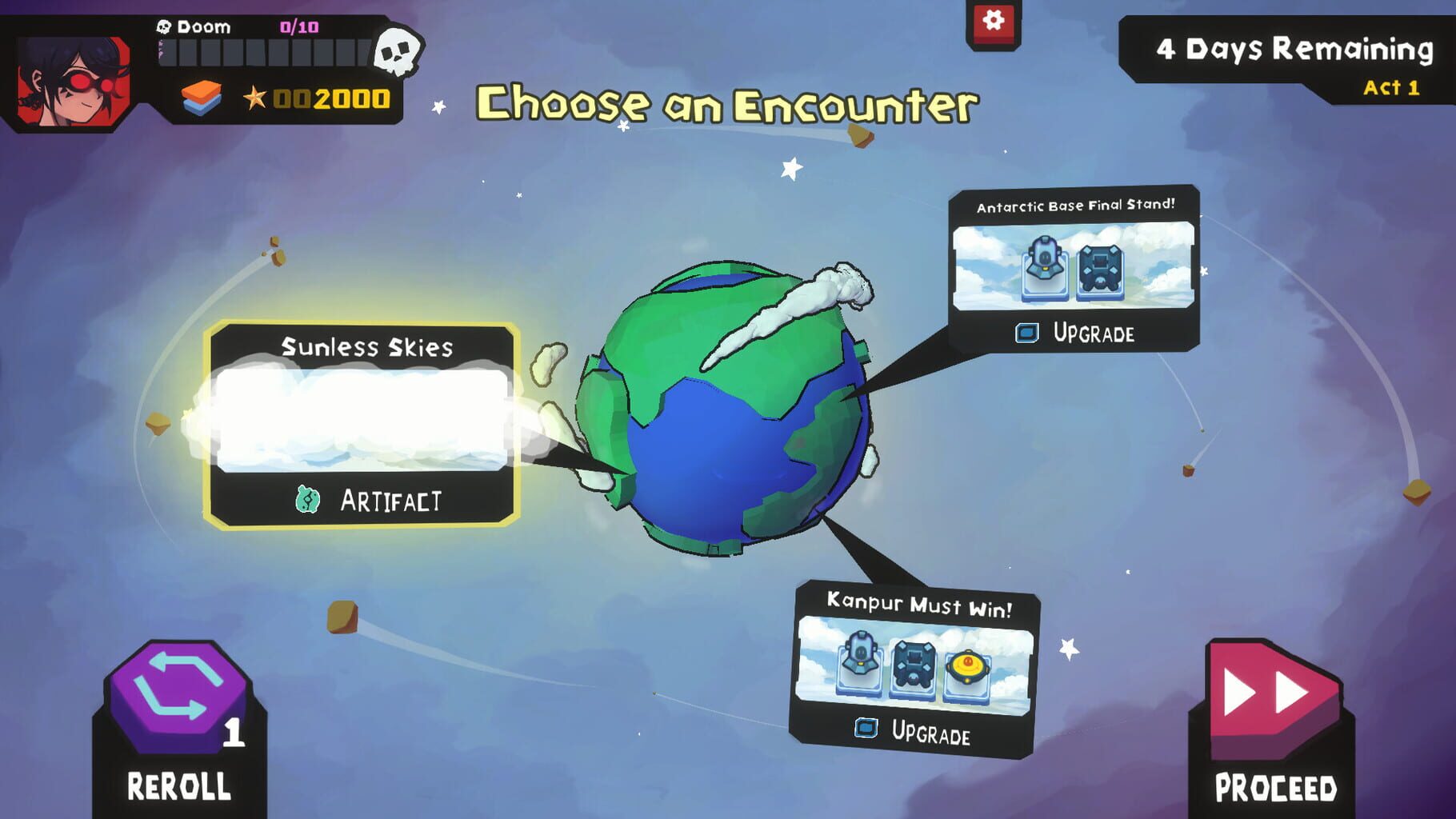Viewport: 1456px width, 819px height.
Task: Click the star currency icon next to 002000
Action: coord(254,98)
